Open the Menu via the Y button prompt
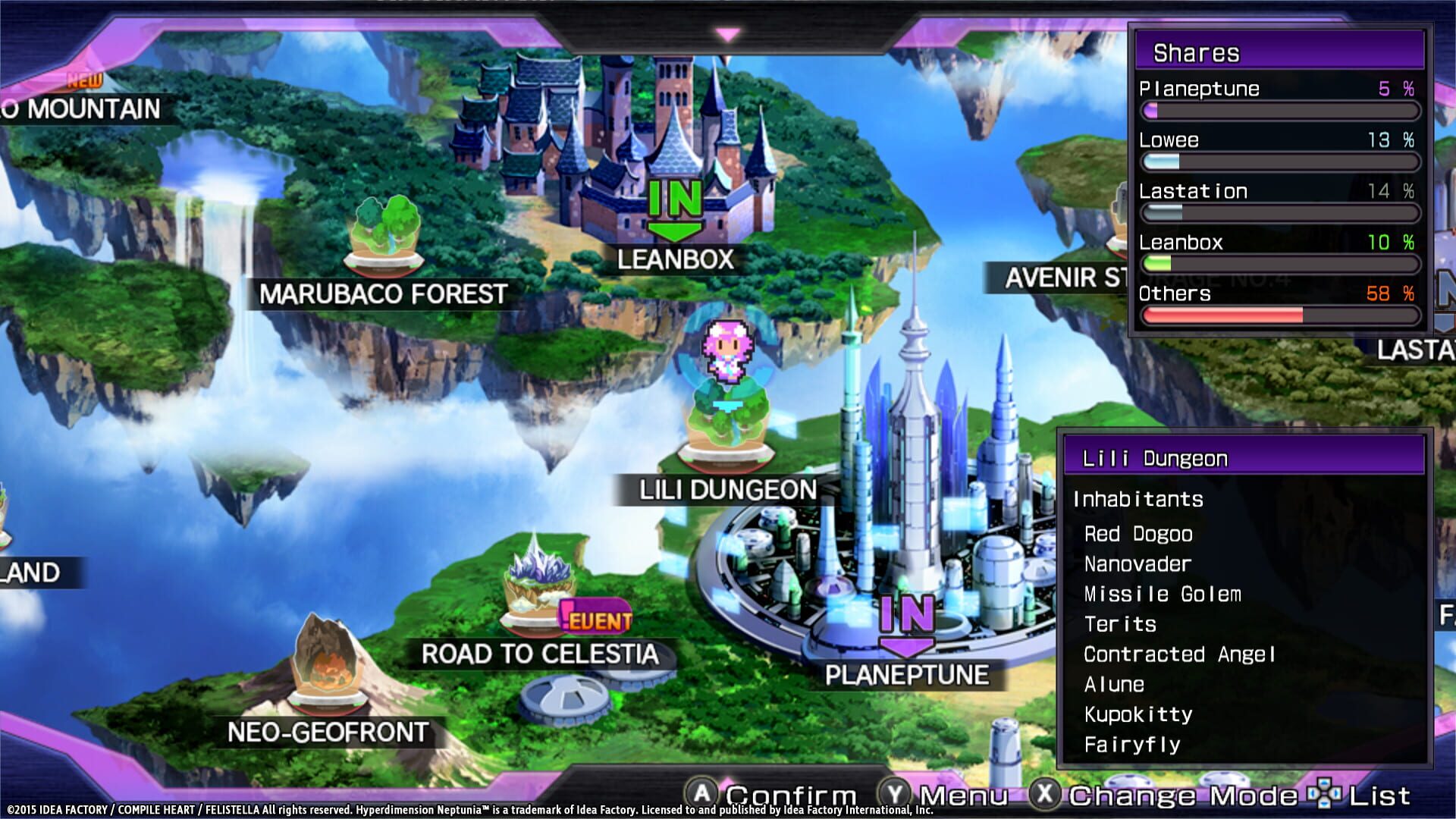 point(890,795)
